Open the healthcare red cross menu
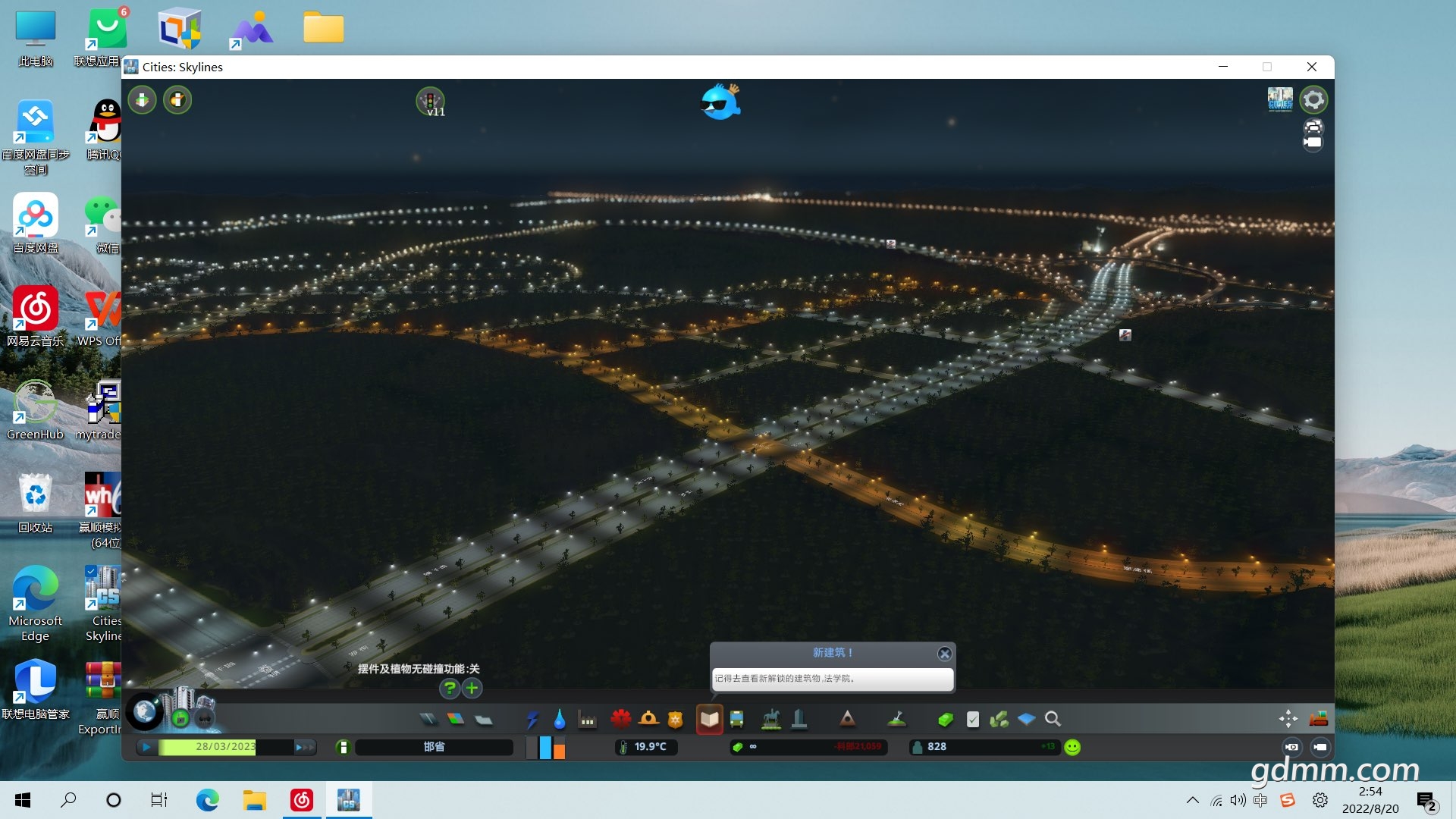Screen dimensions: 1456x819 tap(621, 719)
